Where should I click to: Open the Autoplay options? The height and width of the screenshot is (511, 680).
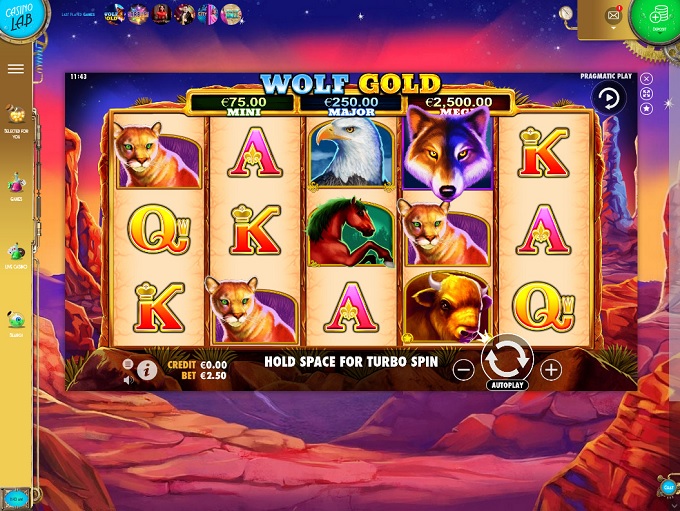(507, 385)
